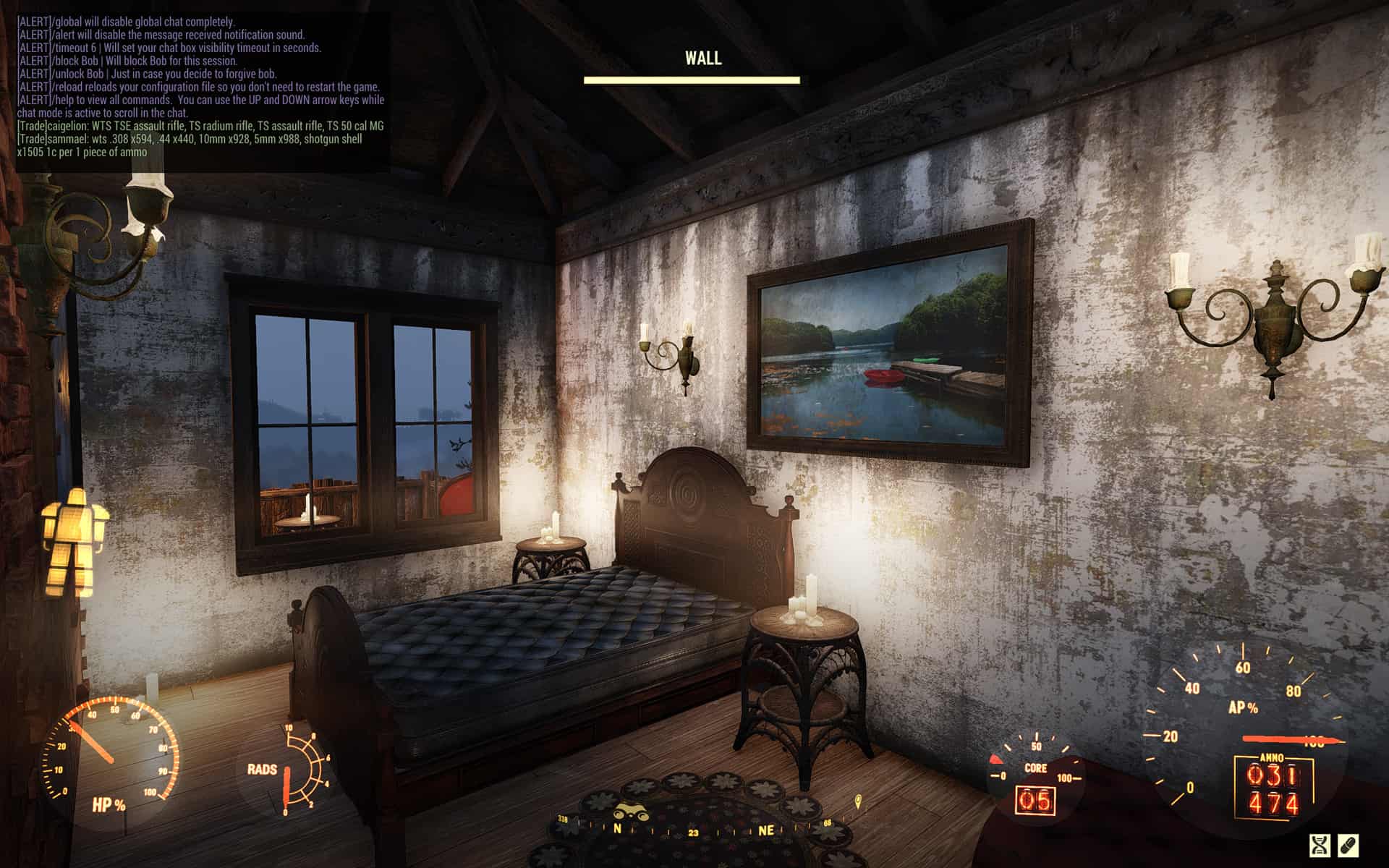Viewport: 1389px width, 868px height.
Task: Select the binoculars marker on the compass
Action: click(632, 813)
